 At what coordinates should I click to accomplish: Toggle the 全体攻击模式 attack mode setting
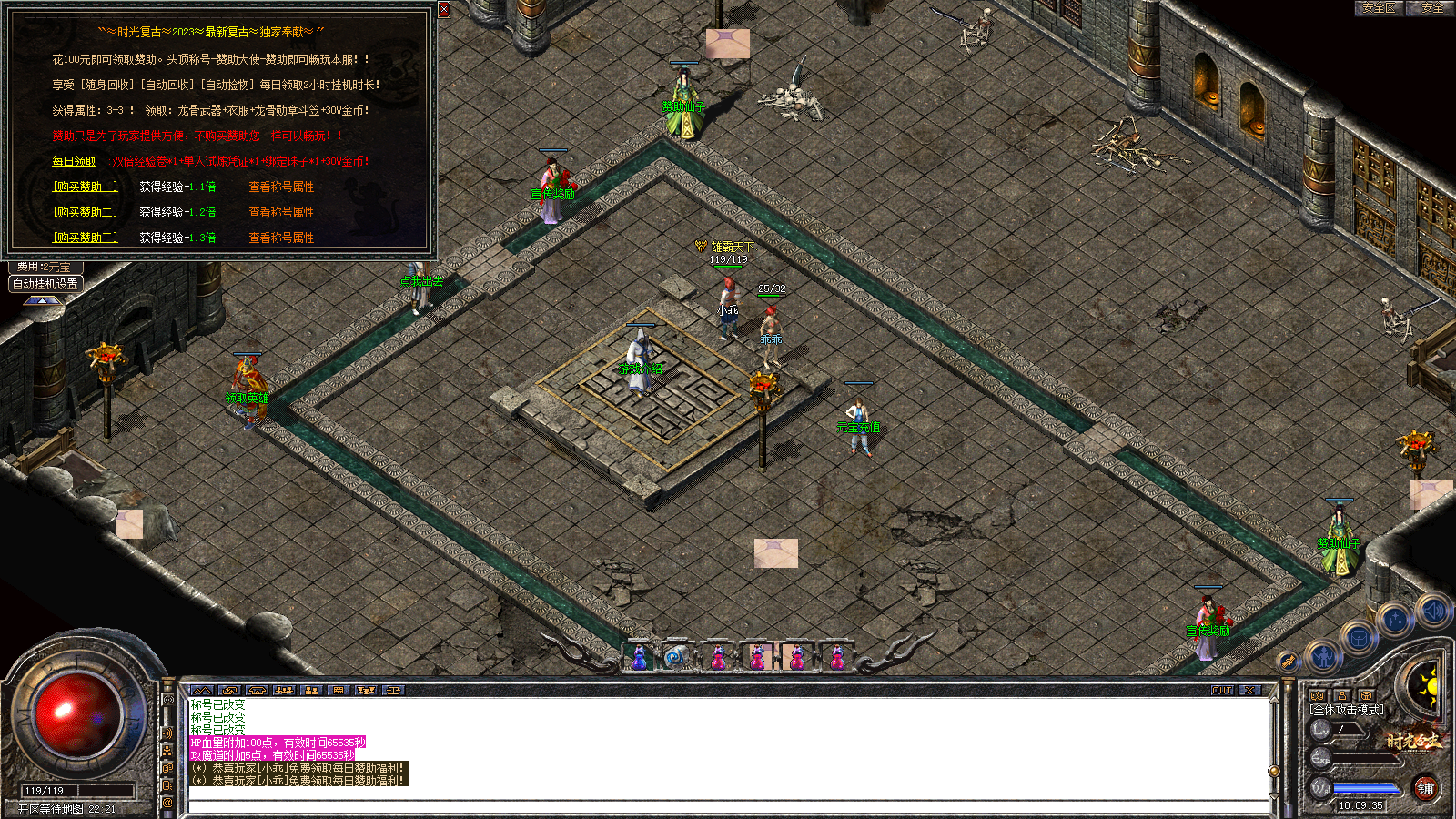pos(1346,709)
